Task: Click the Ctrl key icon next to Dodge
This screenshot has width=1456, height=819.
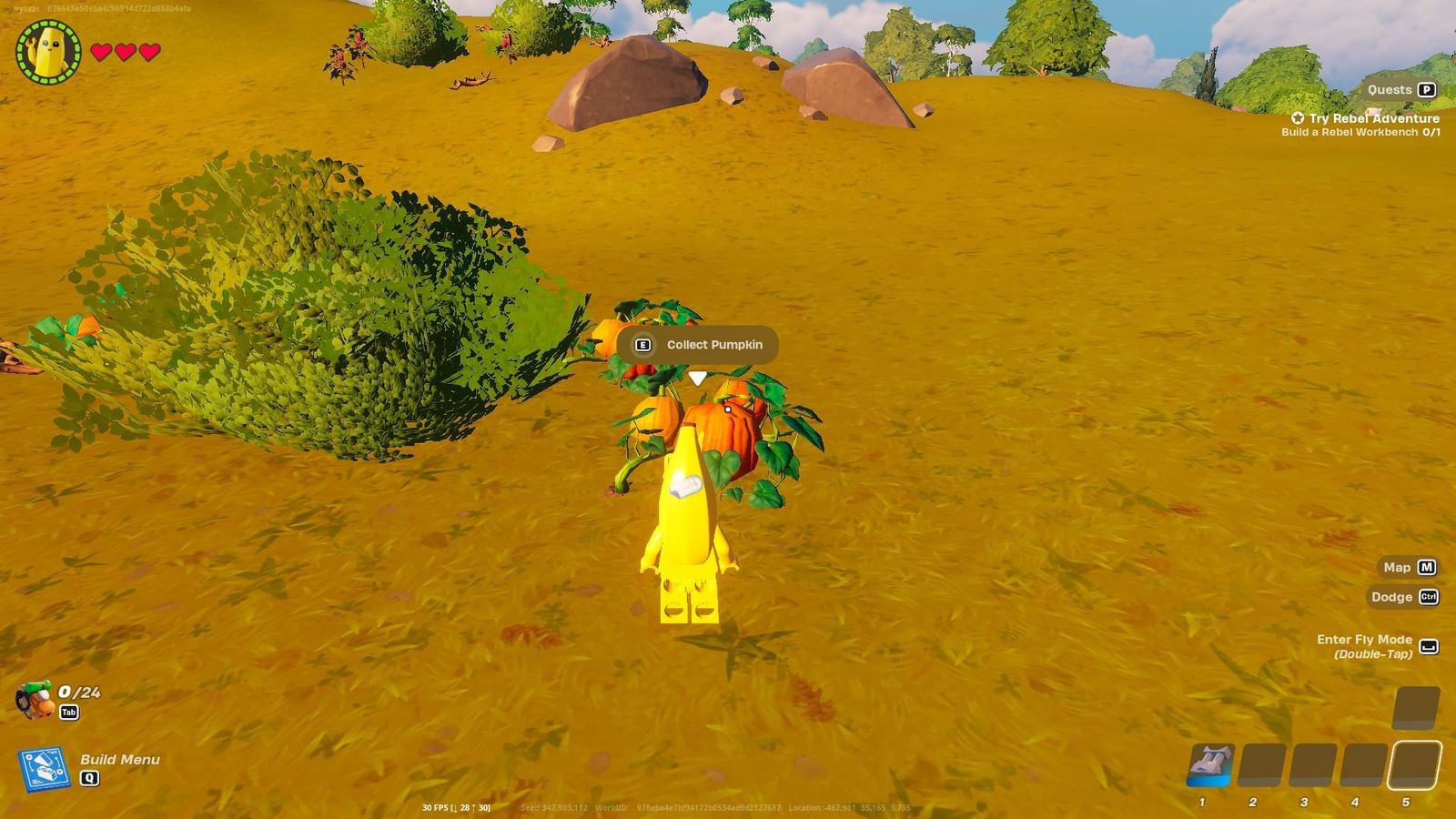Action: (1427, 598)
